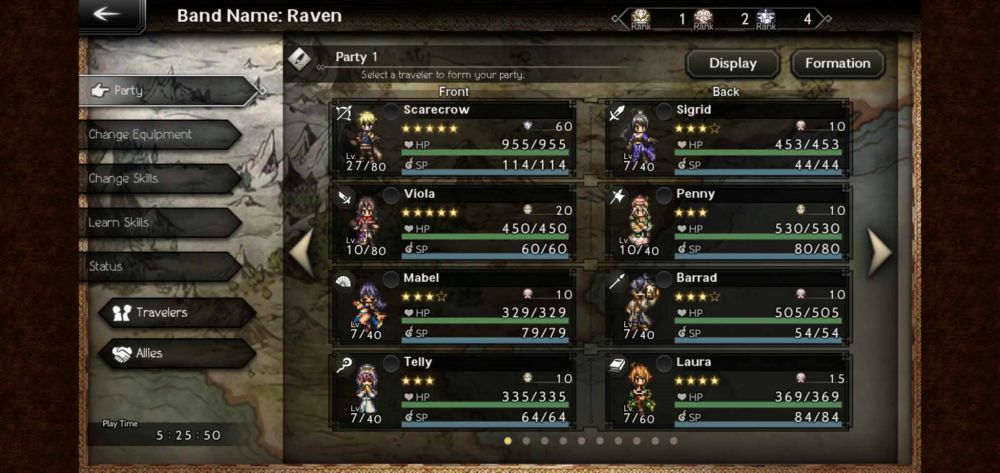Choose Barrad's traveler card

728,306
